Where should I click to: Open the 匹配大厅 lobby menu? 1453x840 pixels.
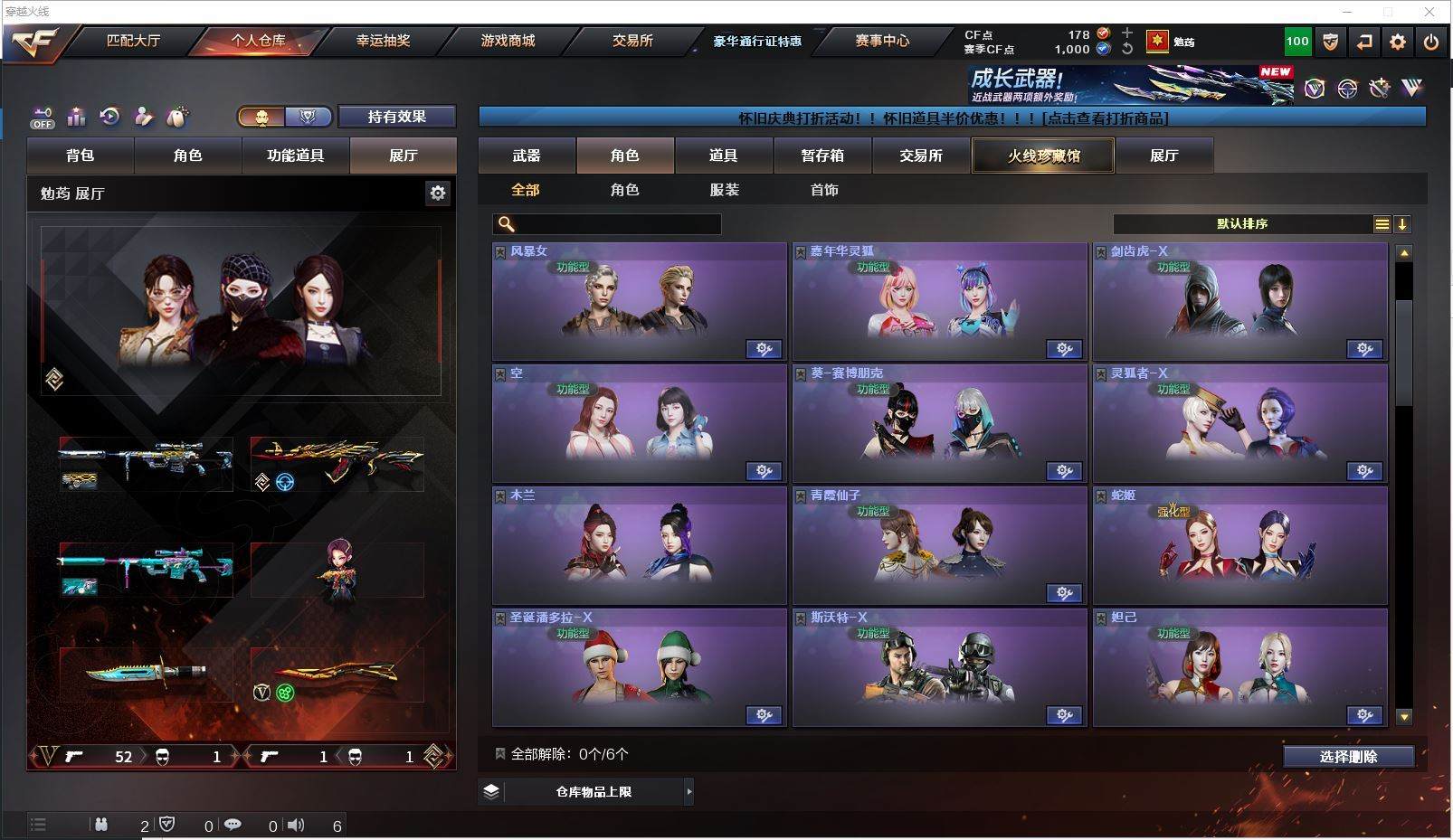coord(133,41)
